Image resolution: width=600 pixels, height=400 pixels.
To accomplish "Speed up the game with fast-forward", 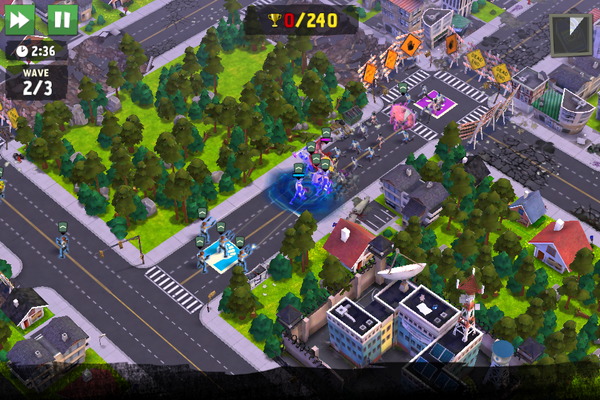I will click(x=20, y=19).
